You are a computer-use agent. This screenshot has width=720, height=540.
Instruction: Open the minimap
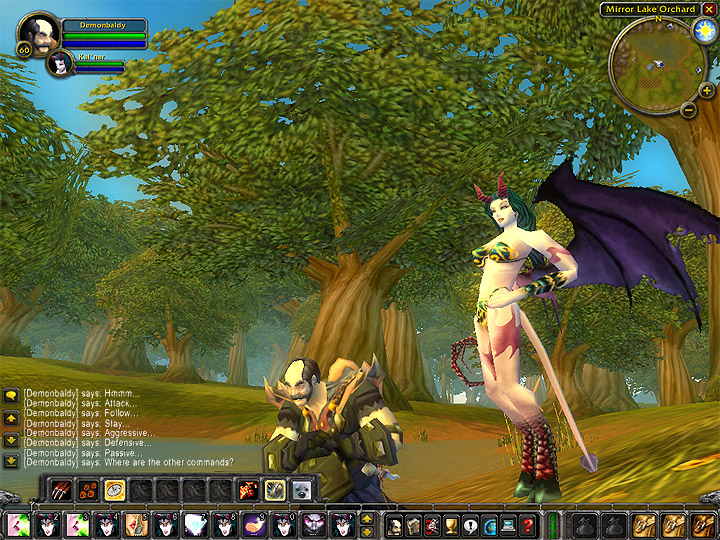tap(654, 61)
